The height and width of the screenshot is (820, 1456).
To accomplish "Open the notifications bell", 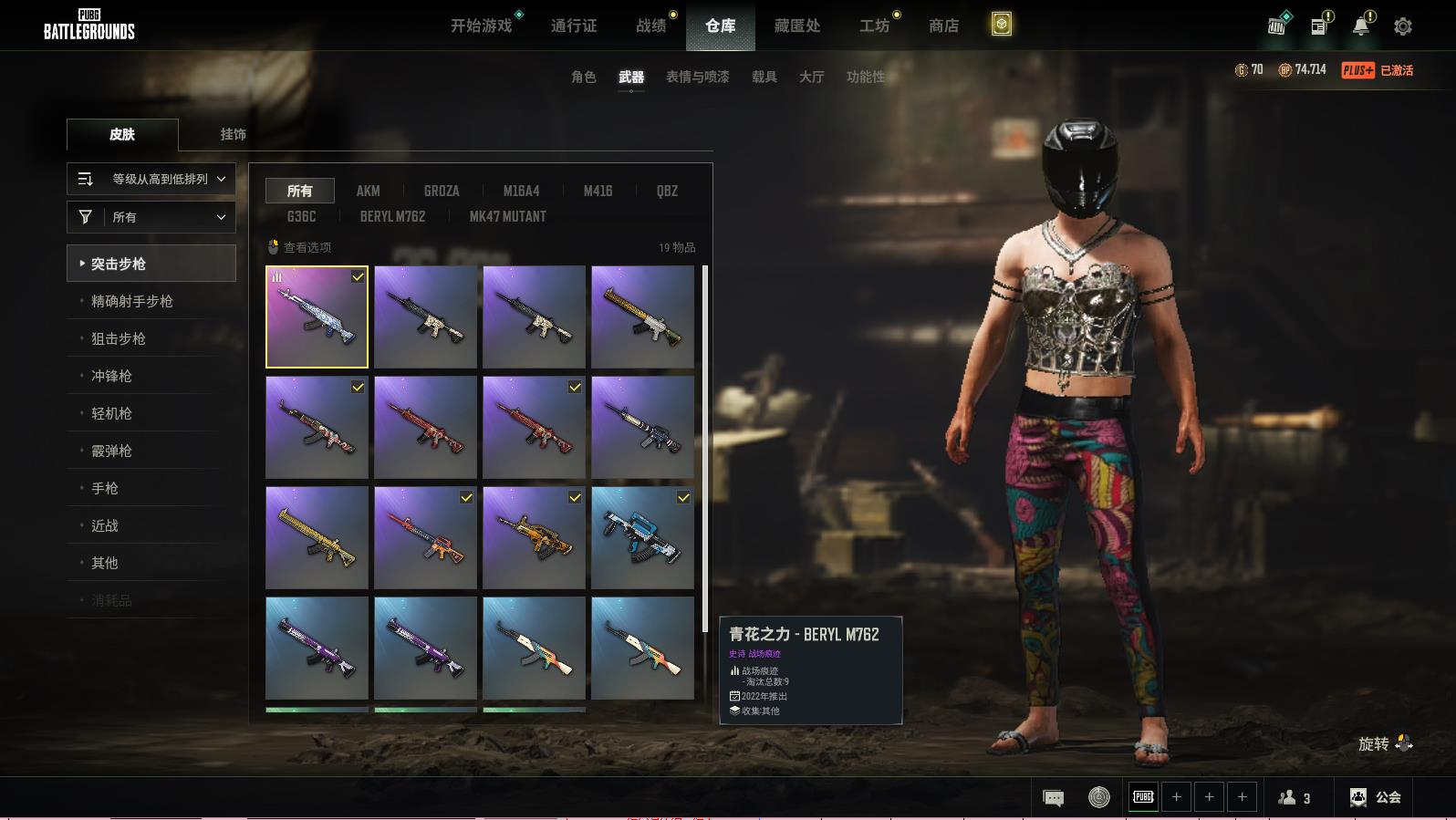I will [1360, 26].
